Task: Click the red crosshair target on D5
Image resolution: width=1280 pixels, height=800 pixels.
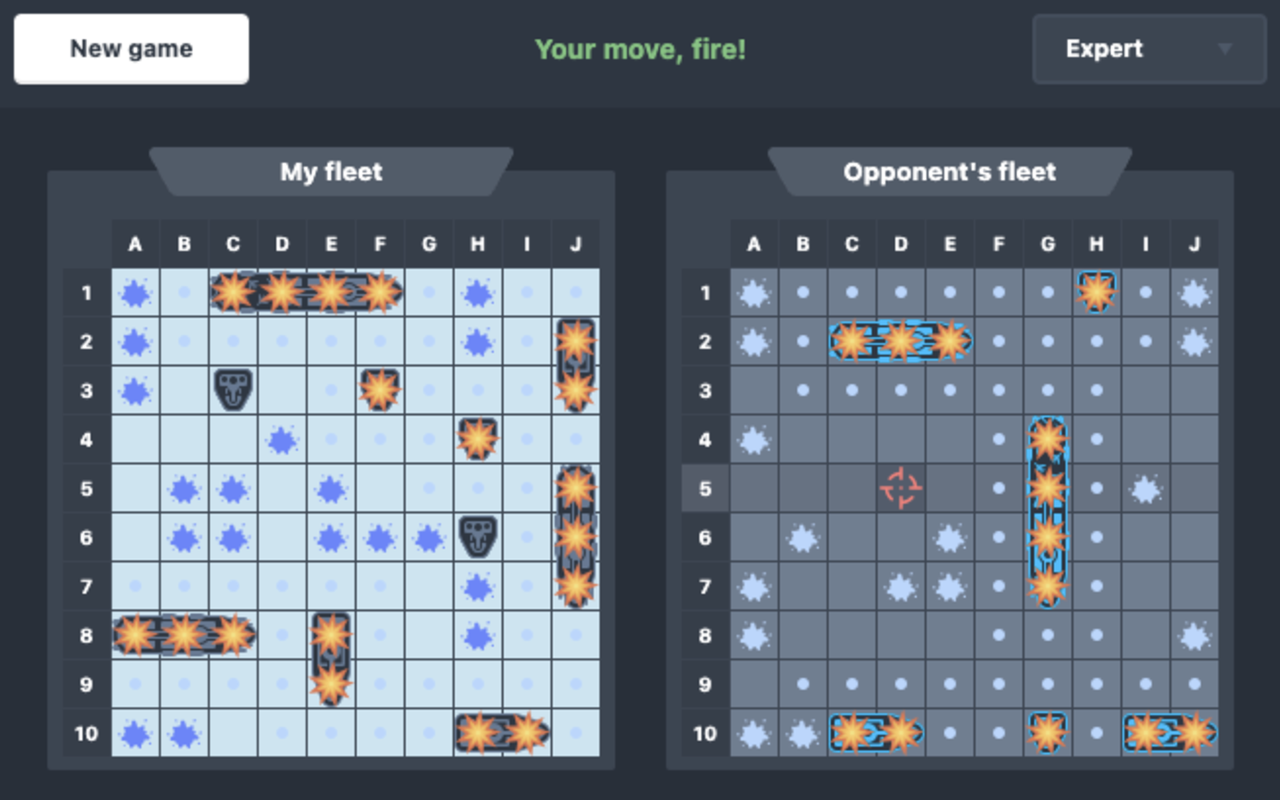Action: point(900,489)
